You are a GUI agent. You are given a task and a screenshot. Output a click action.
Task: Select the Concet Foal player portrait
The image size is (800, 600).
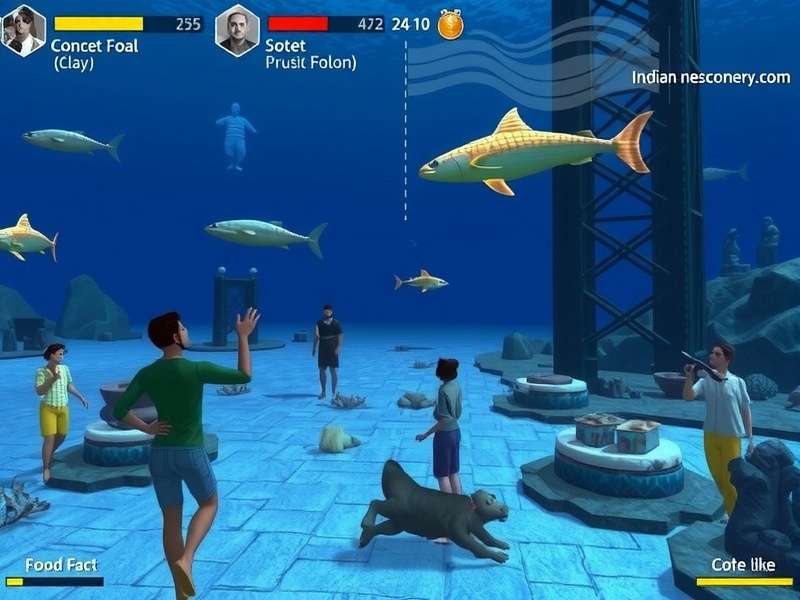tap(24, 30)
